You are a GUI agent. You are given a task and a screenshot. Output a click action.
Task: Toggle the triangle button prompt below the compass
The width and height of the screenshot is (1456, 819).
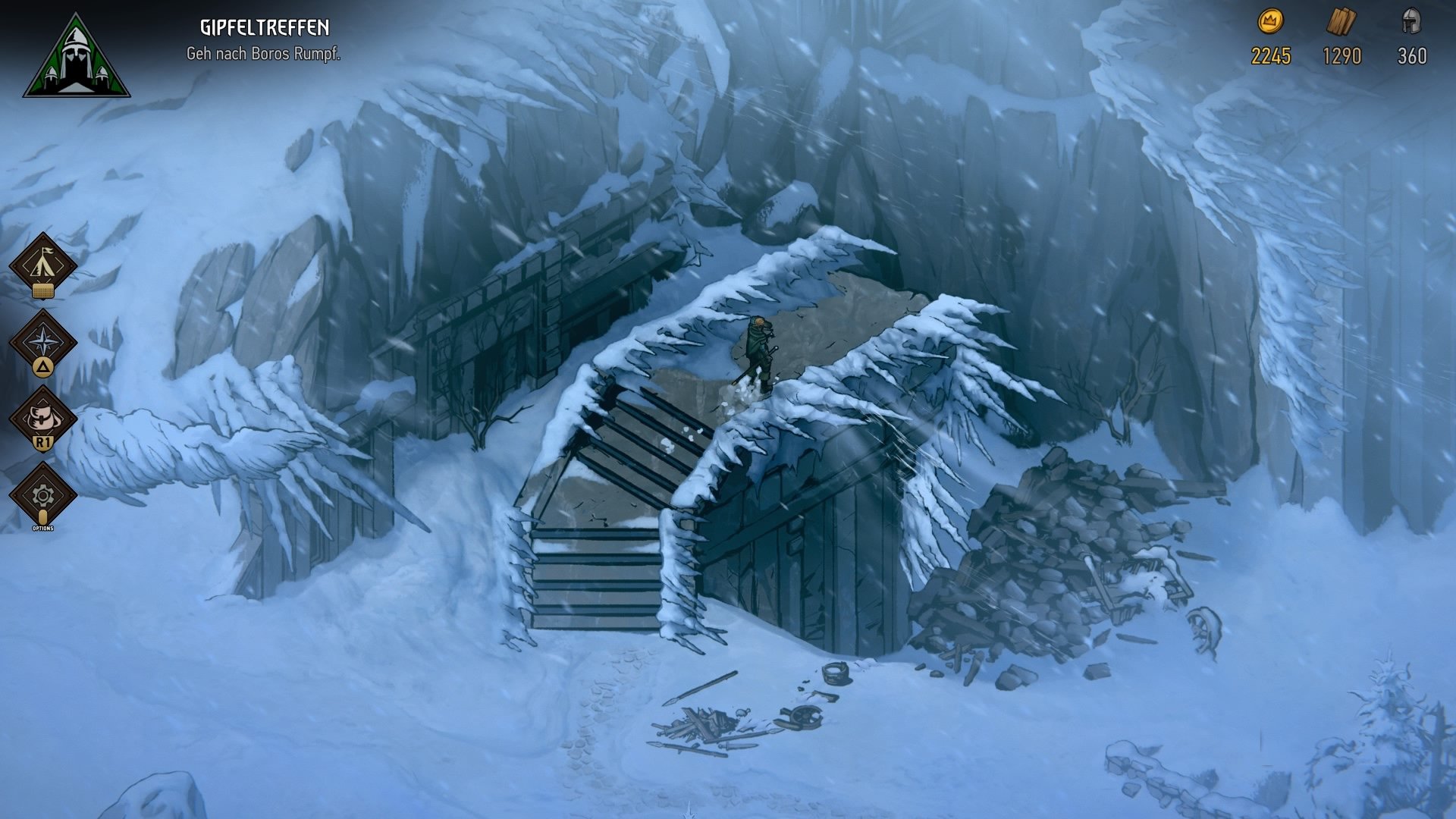tap(43, 366)
